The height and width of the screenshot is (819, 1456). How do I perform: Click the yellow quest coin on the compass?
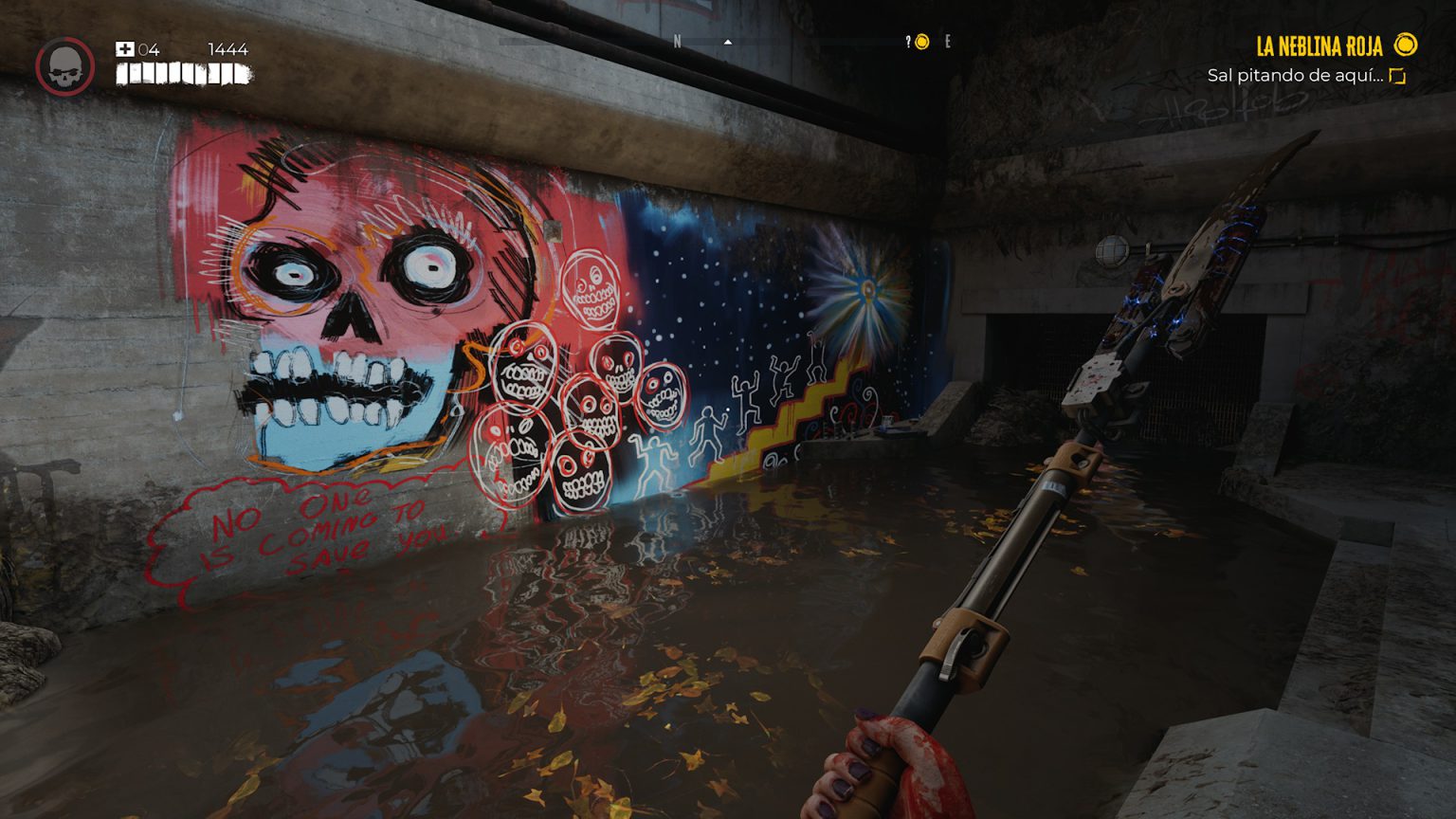[920, 41]
